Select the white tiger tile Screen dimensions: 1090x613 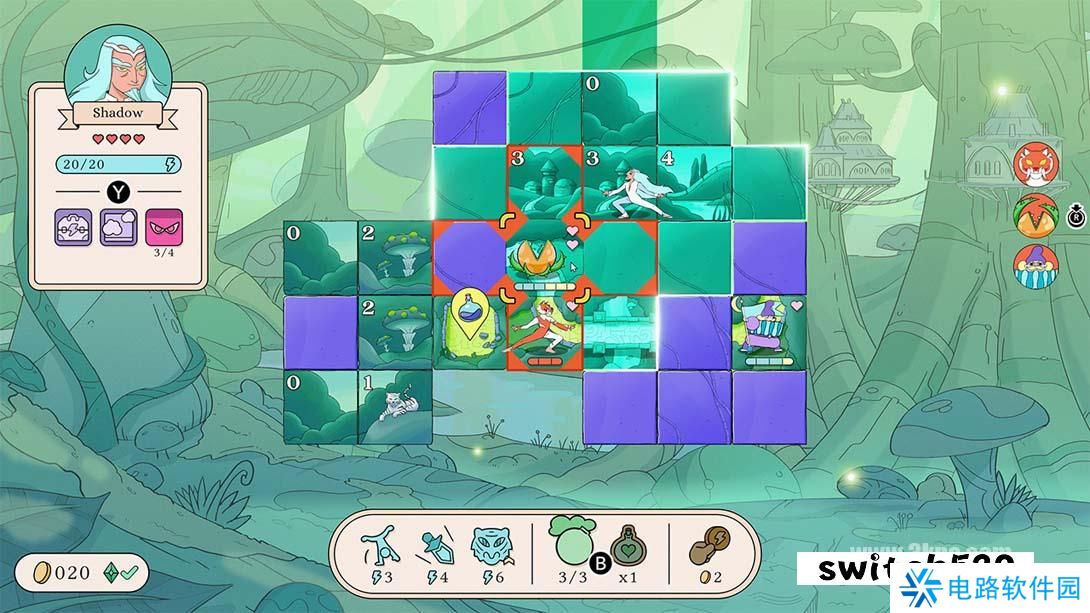pos(395,407)
